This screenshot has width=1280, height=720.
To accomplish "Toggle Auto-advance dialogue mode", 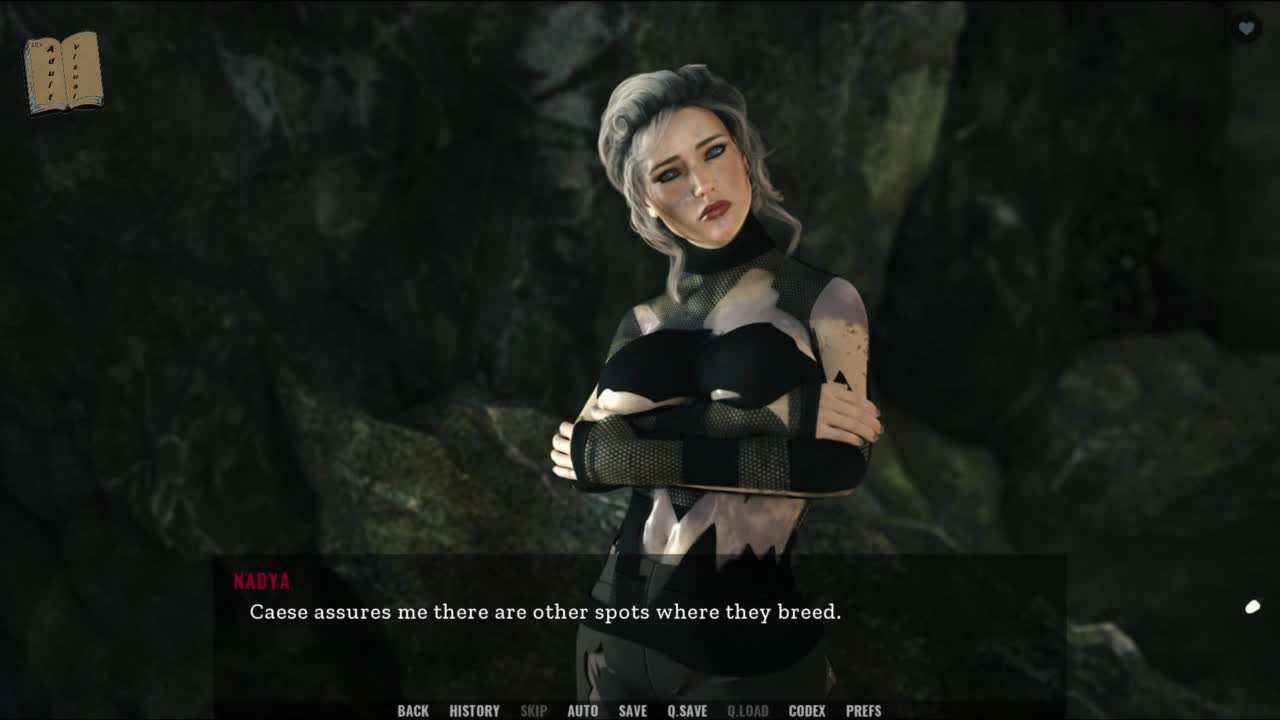I will 582,711.
